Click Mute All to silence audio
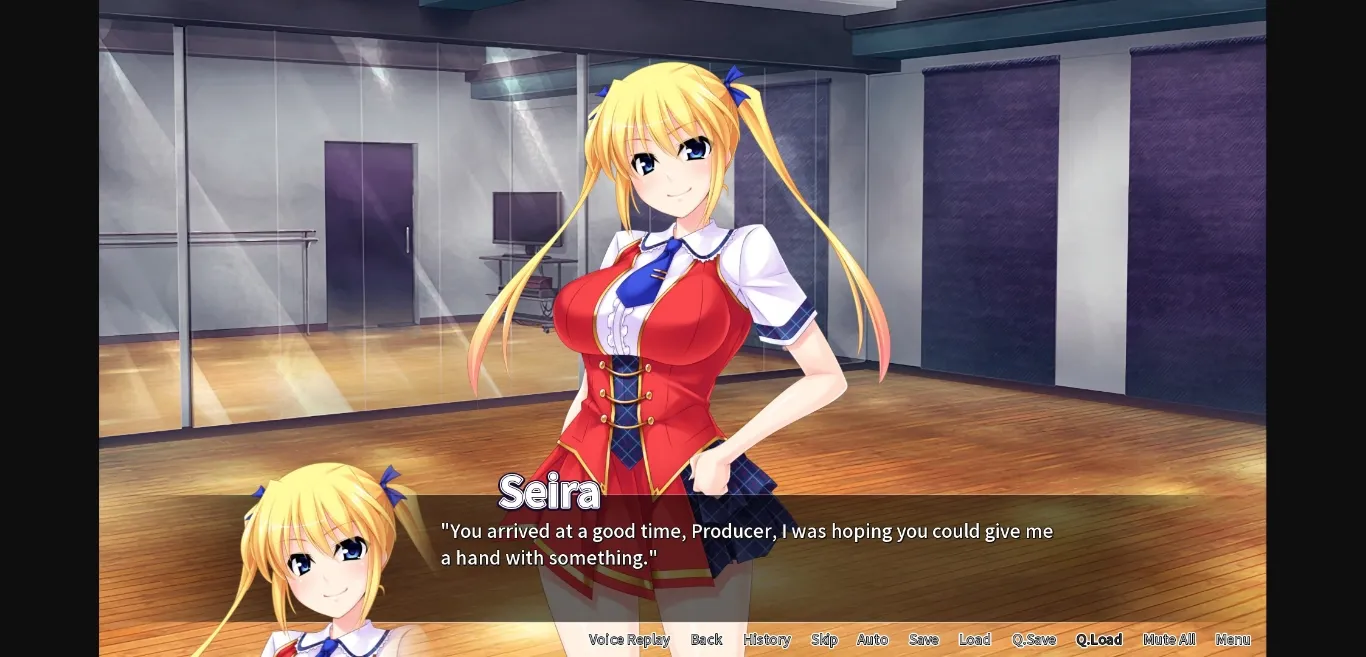Screen dimensions: 1366x657 1169,640
